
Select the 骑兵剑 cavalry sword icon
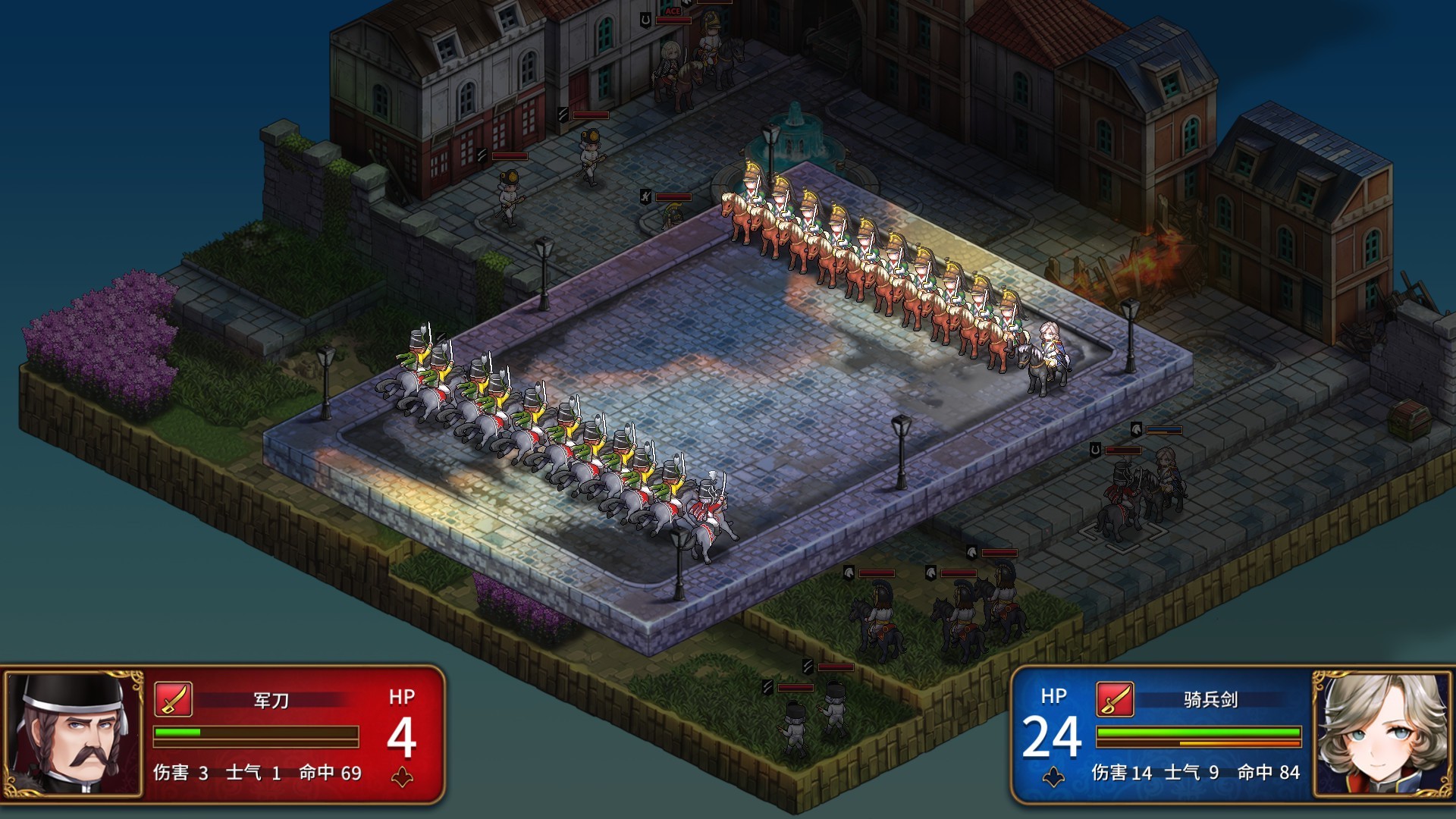coord(1115,698)
